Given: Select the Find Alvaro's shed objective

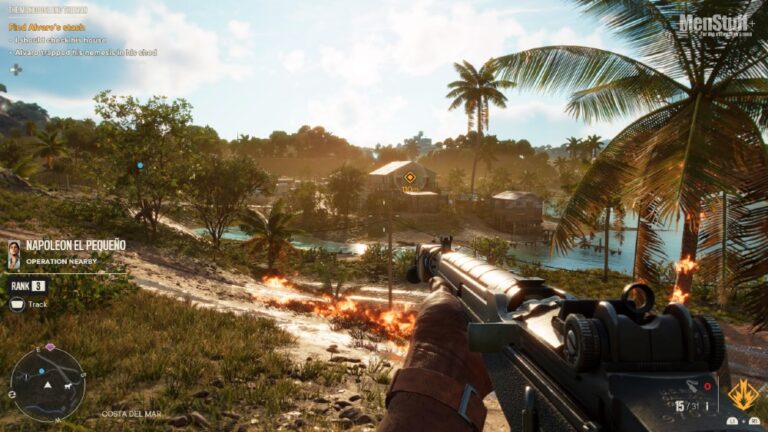Looking at the screenshot, I should click(47, 27).
